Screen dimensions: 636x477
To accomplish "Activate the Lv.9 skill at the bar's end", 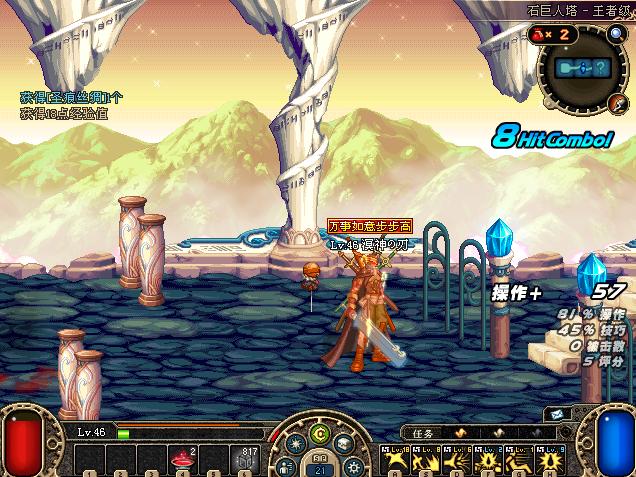I will tap(552, 460).
